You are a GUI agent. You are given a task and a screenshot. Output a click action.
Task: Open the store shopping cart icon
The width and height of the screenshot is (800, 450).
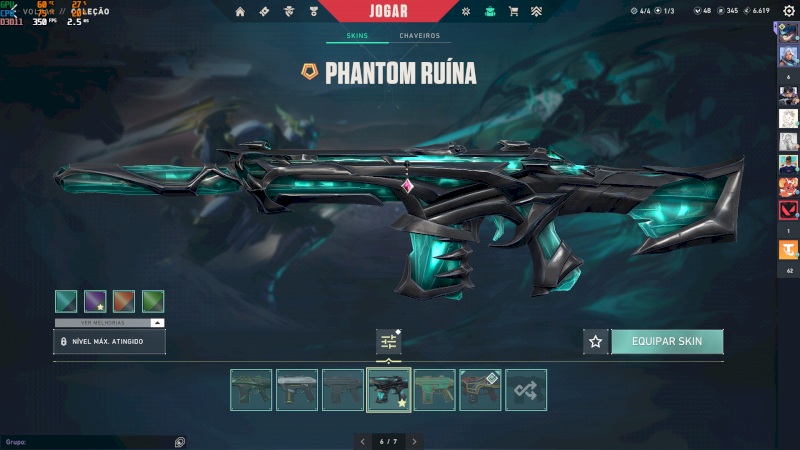click(x=513, y=12)
